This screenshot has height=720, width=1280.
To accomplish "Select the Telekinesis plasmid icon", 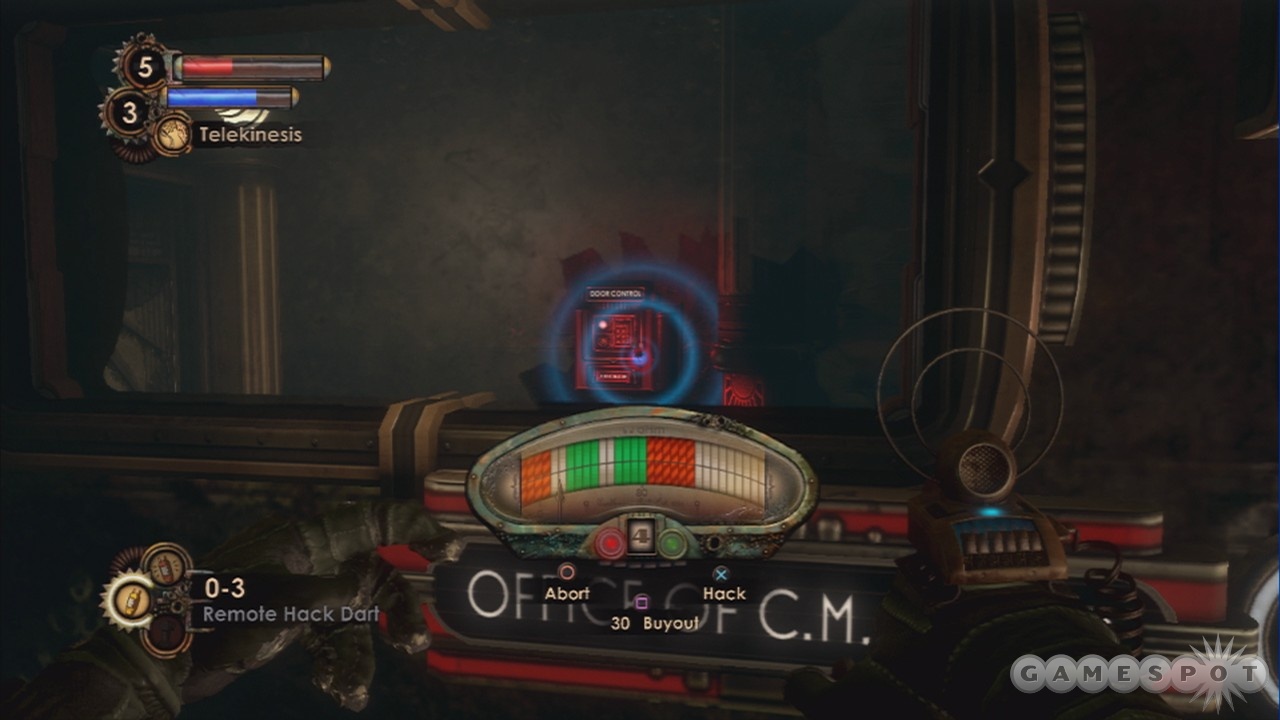I will tap(171, 134).
